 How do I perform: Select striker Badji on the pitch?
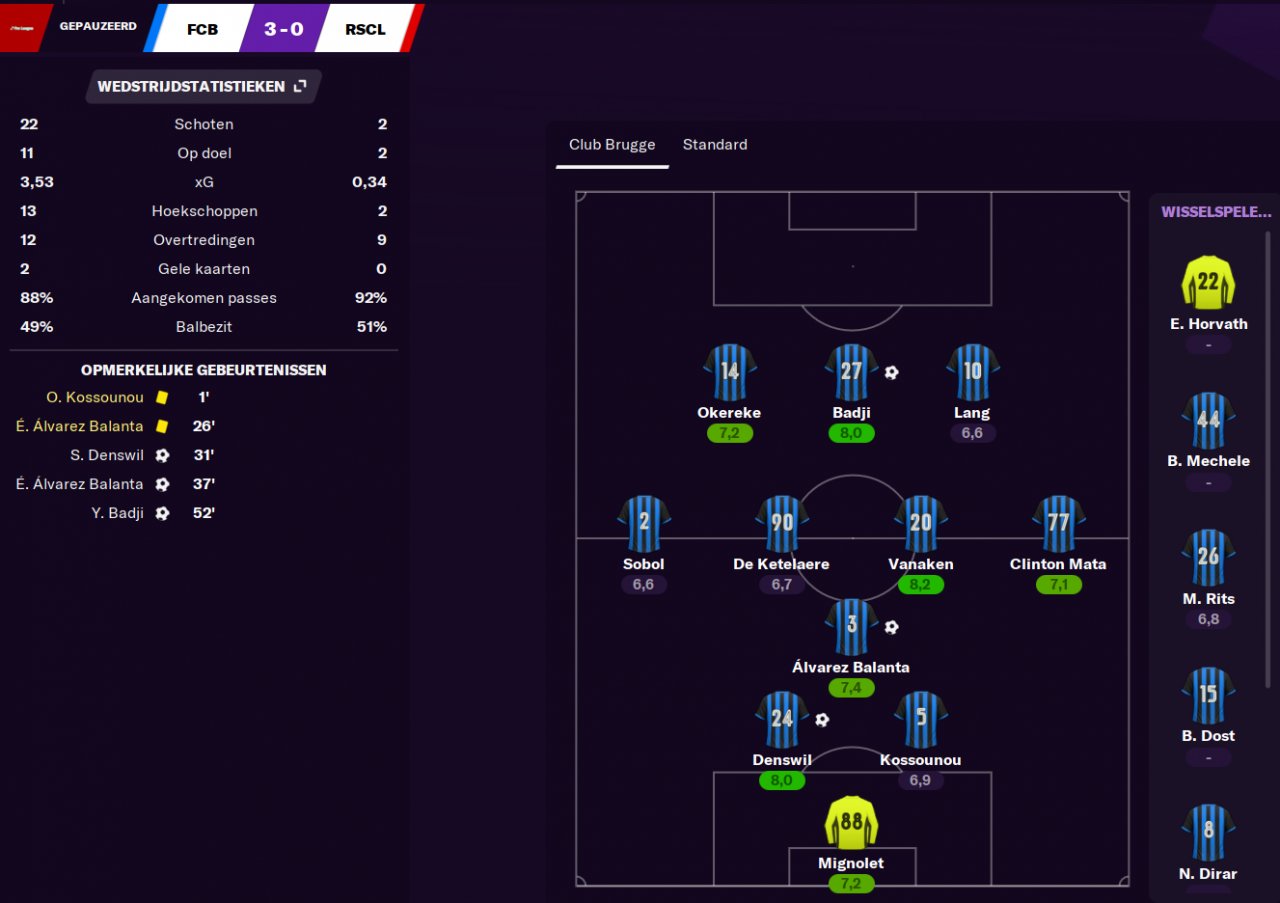(851, 373)
